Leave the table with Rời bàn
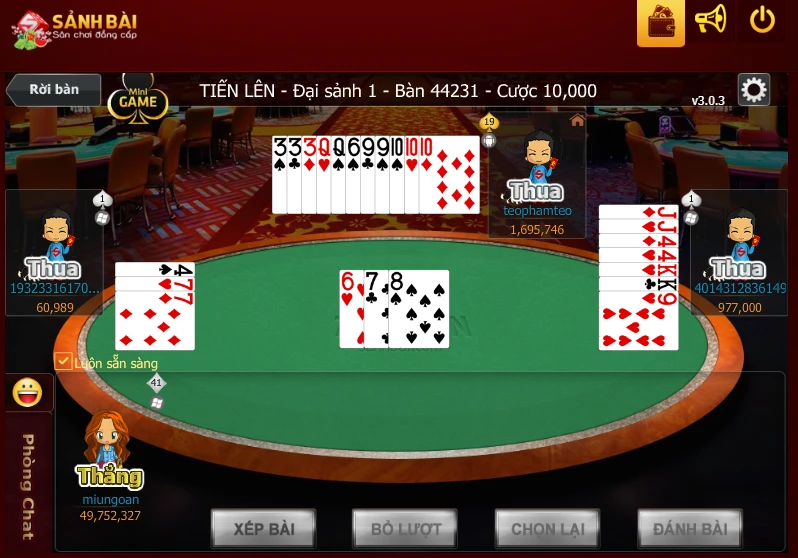Viewport: 798px width, 558px height. [54, 89]
